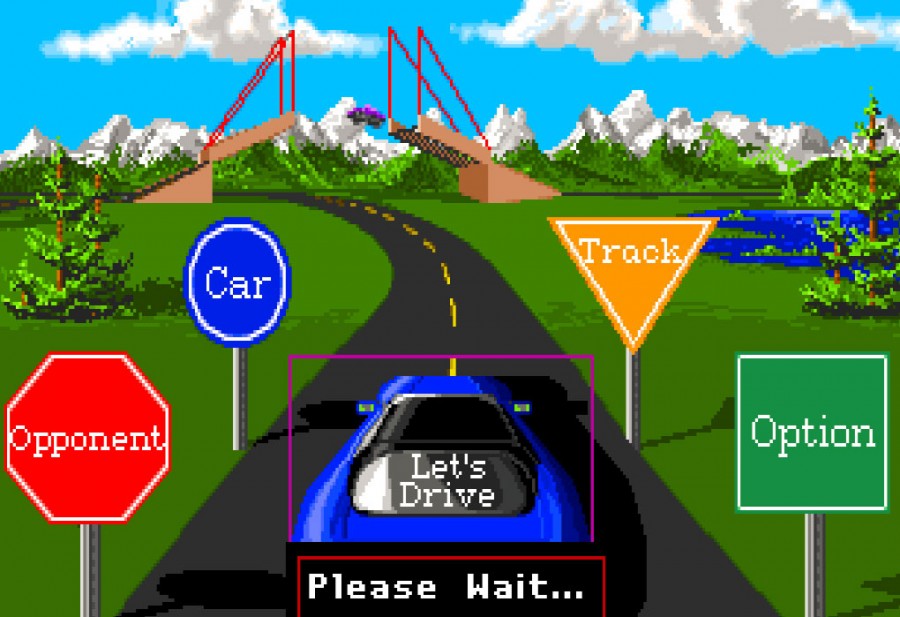Open the green Option sign

[812, 432]
